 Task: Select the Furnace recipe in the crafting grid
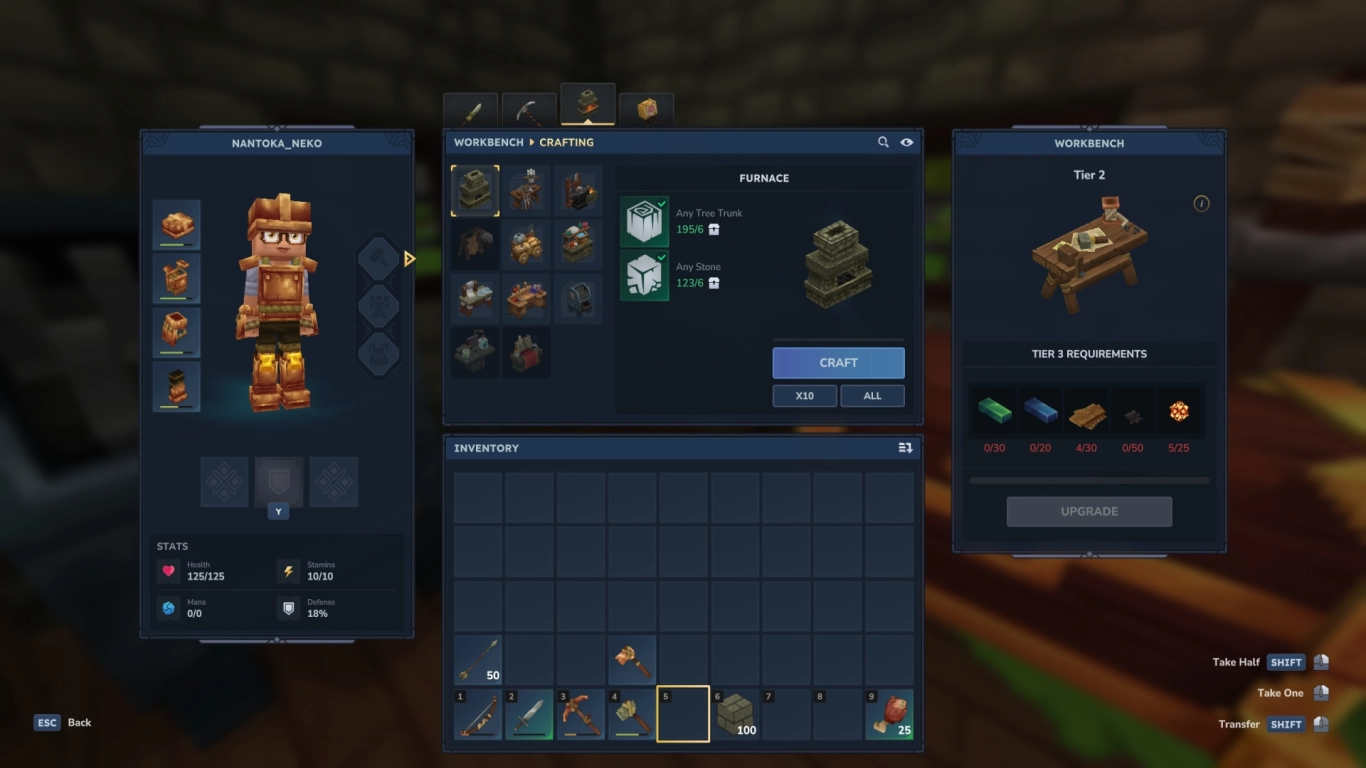(x=475, y=190)
